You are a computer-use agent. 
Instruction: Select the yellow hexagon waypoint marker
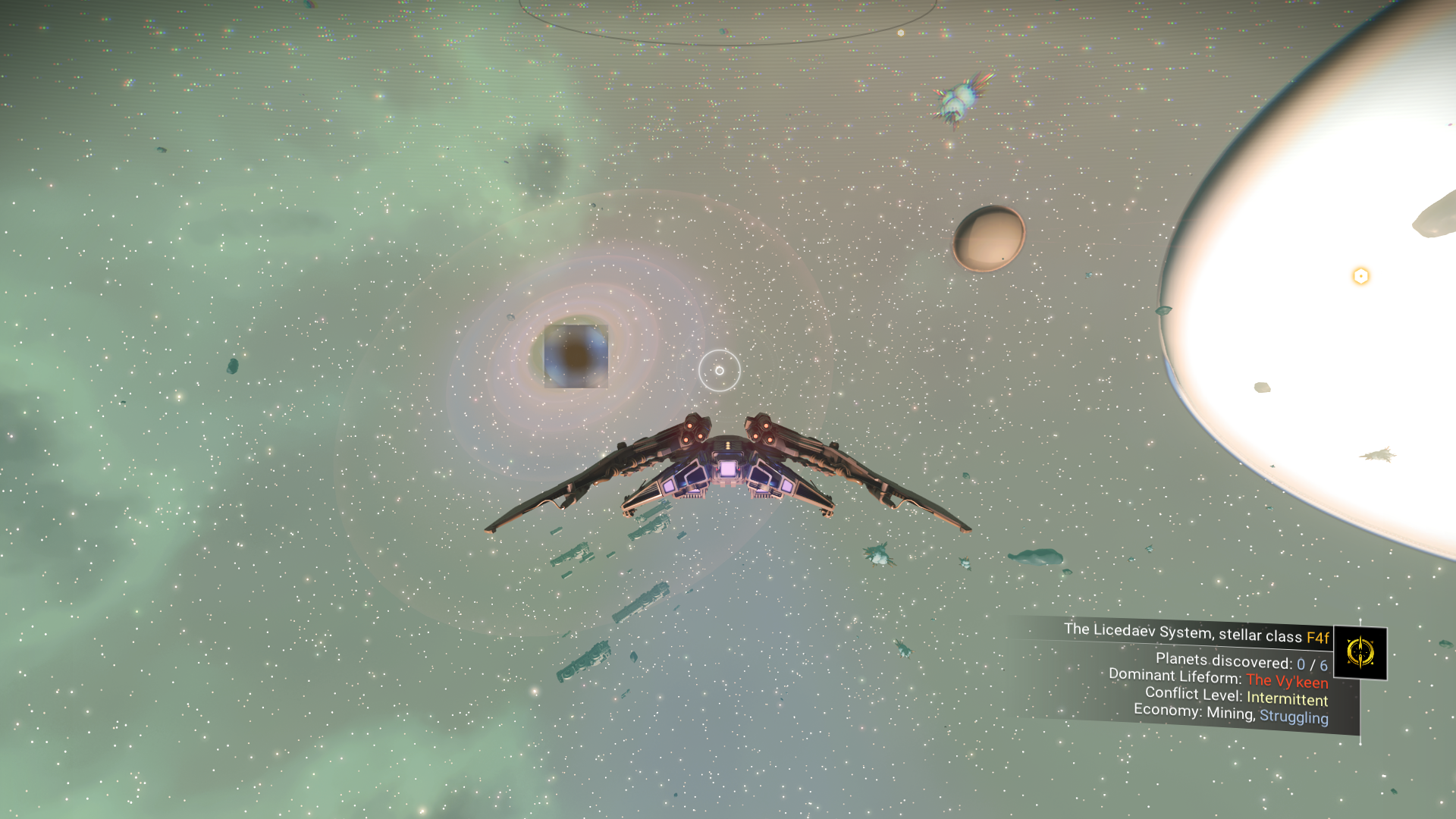click(1360, 276)
